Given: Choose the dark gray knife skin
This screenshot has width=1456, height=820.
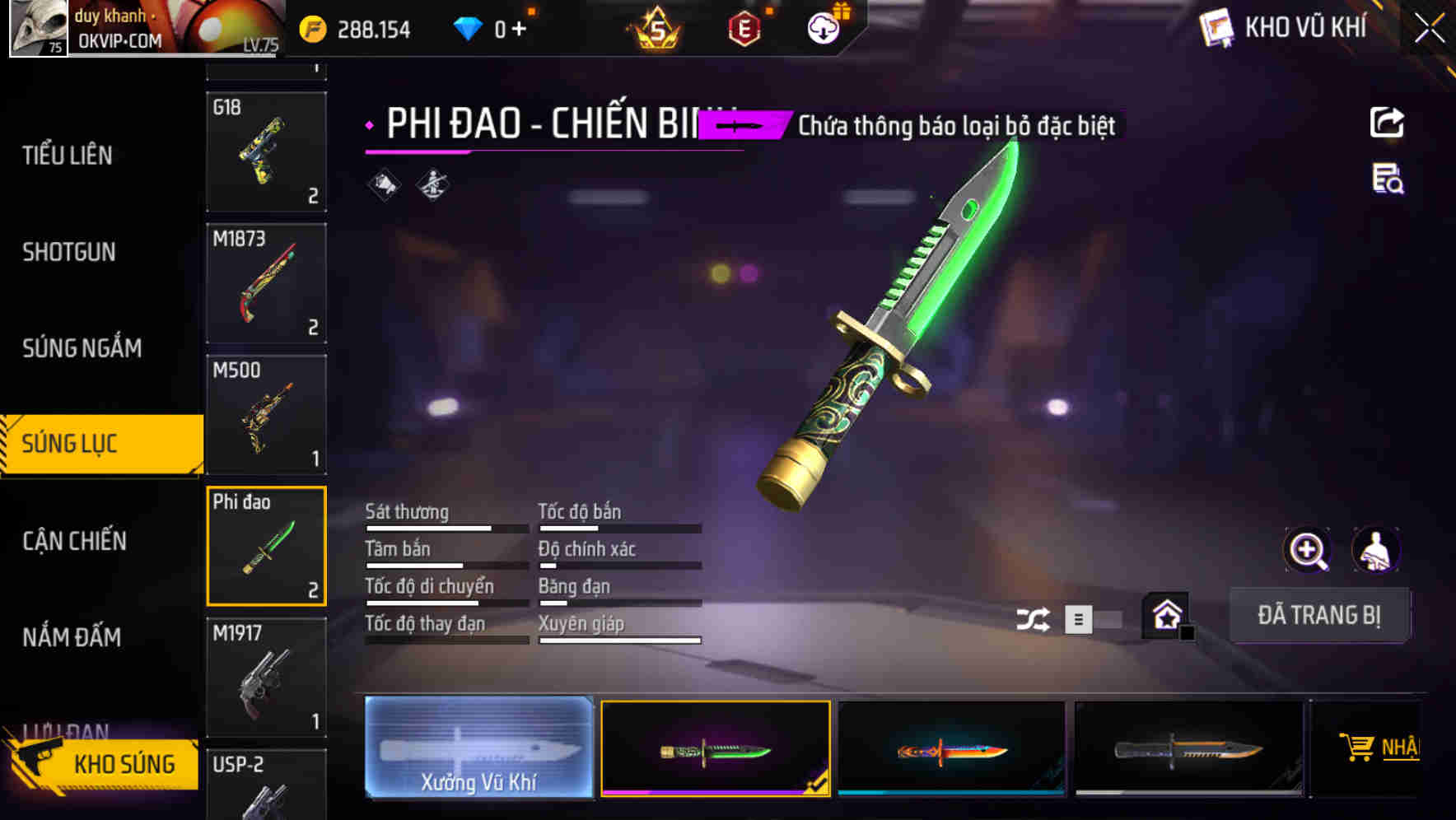Looking at the screenshot, I should click(1188, 748).
